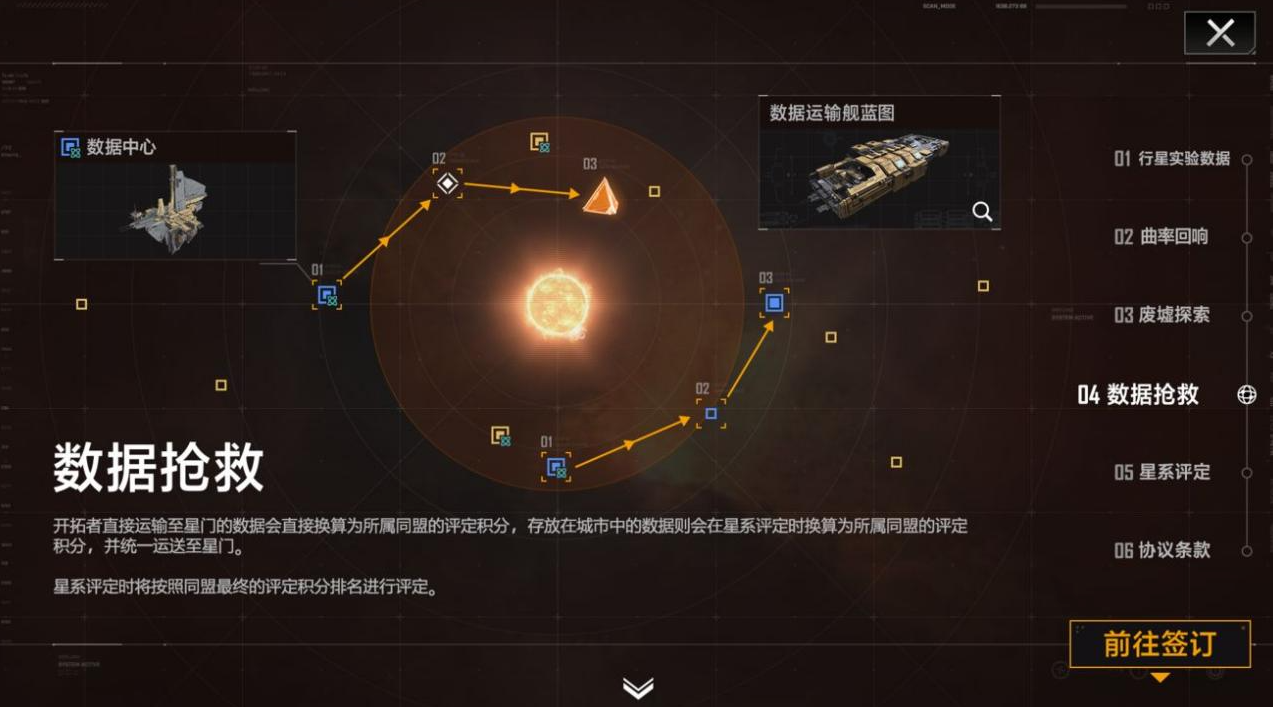Close the info screen with the X button
Image resolution: width=1273 pixels, height=707 pixels.
click(x=1219, y=33)
